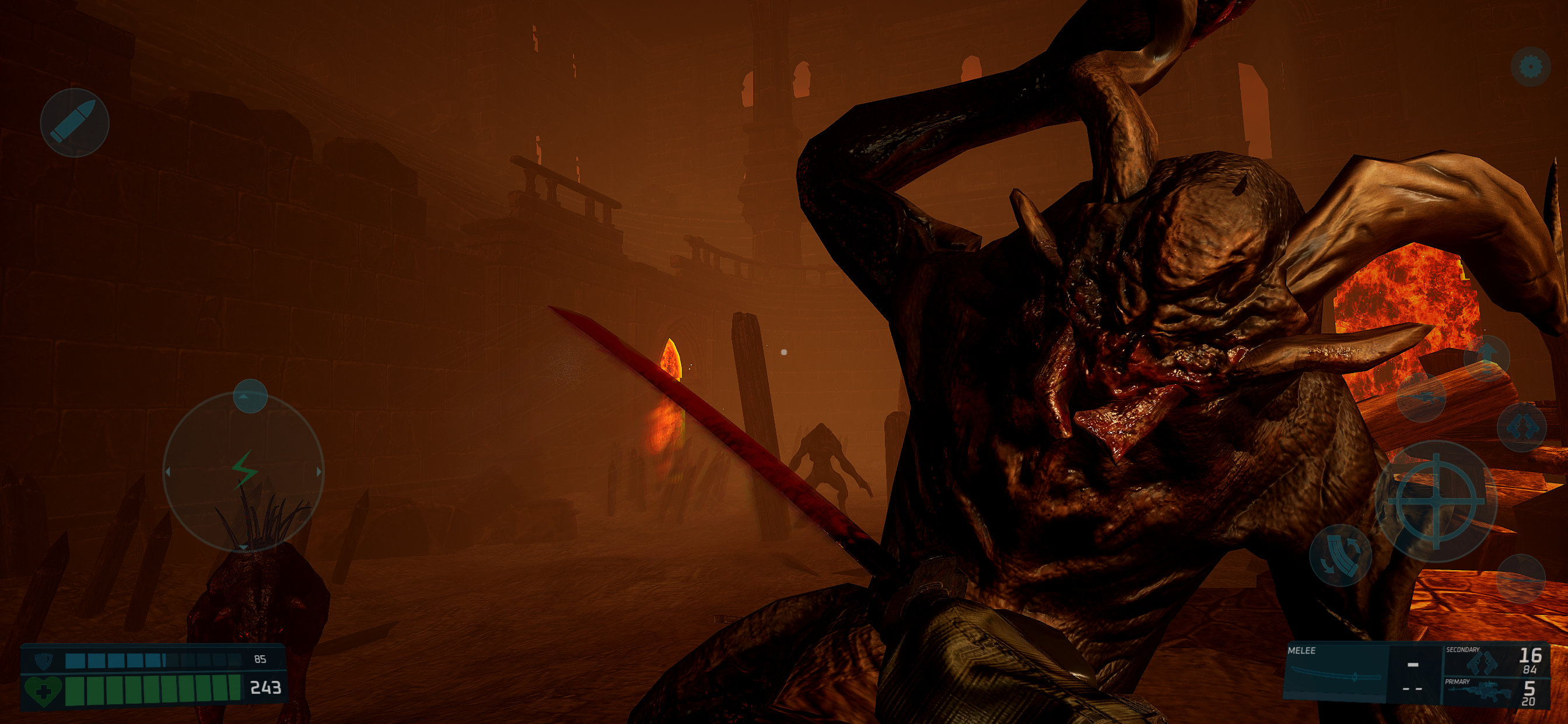Jump with the up-arrow button
Viewport: 1568px width, 724px height.
click(x=1486, y=358)
